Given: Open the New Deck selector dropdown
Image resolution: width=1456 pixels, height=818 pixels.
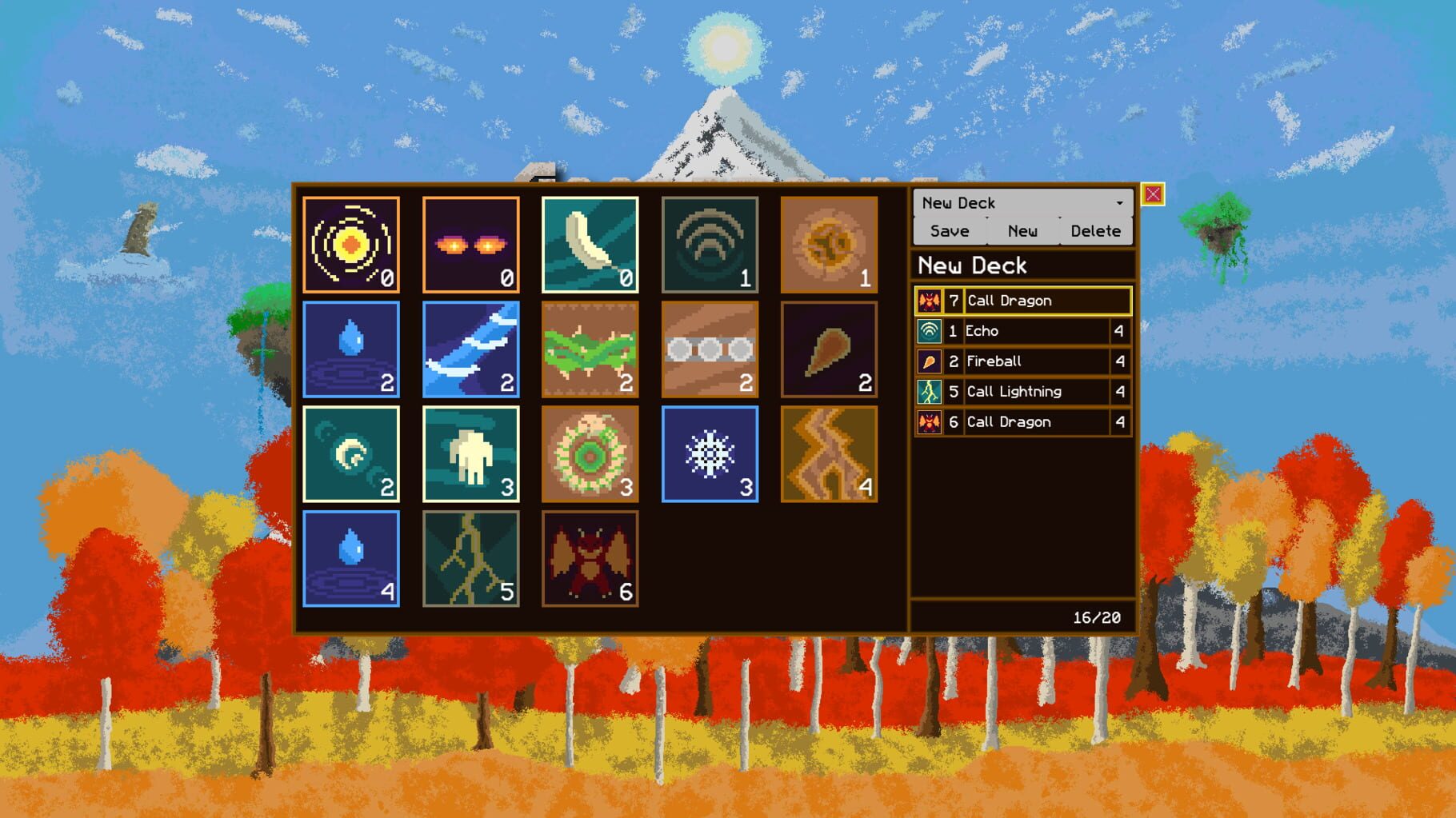Looking at the screenshot, I should click(x=1022, y=202).
